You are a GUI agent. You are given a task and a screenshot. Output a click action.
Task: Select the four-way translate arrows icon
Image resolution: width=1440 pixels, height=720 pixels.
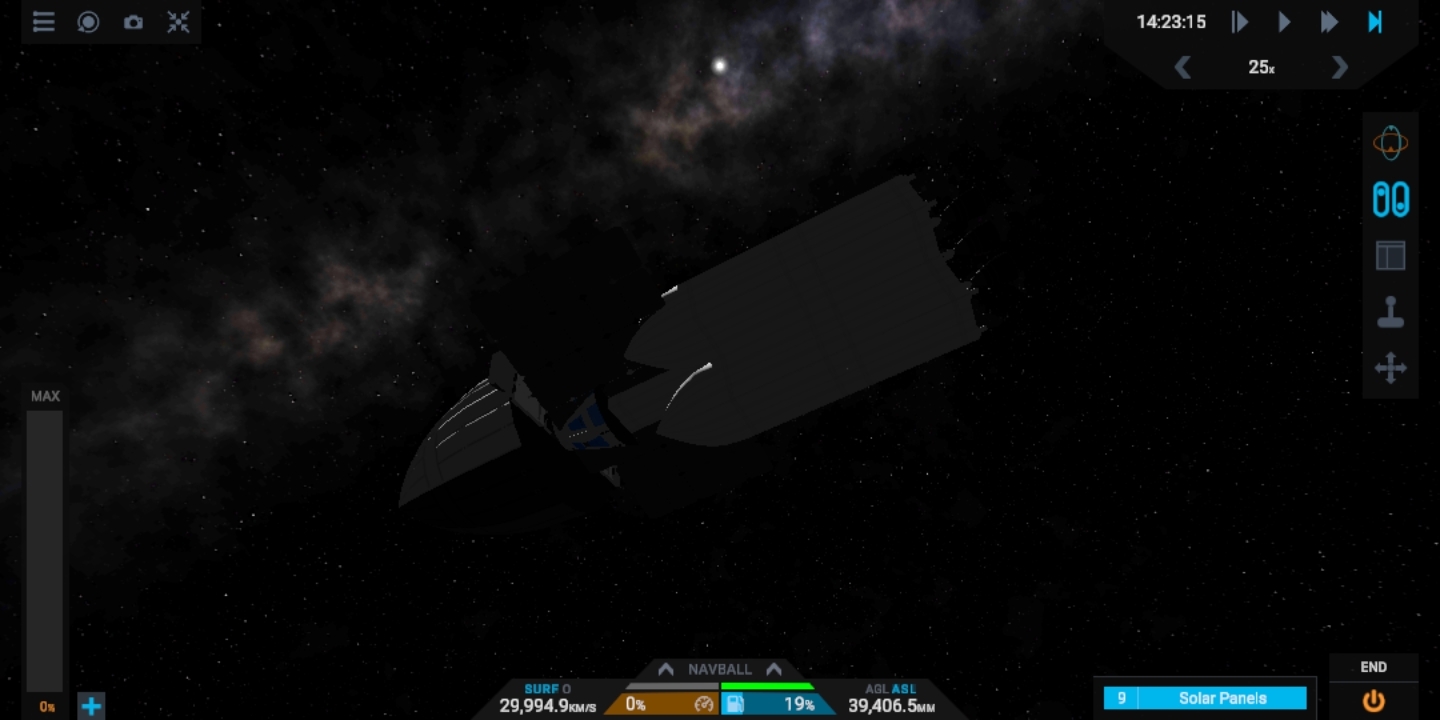(1390, 369)
